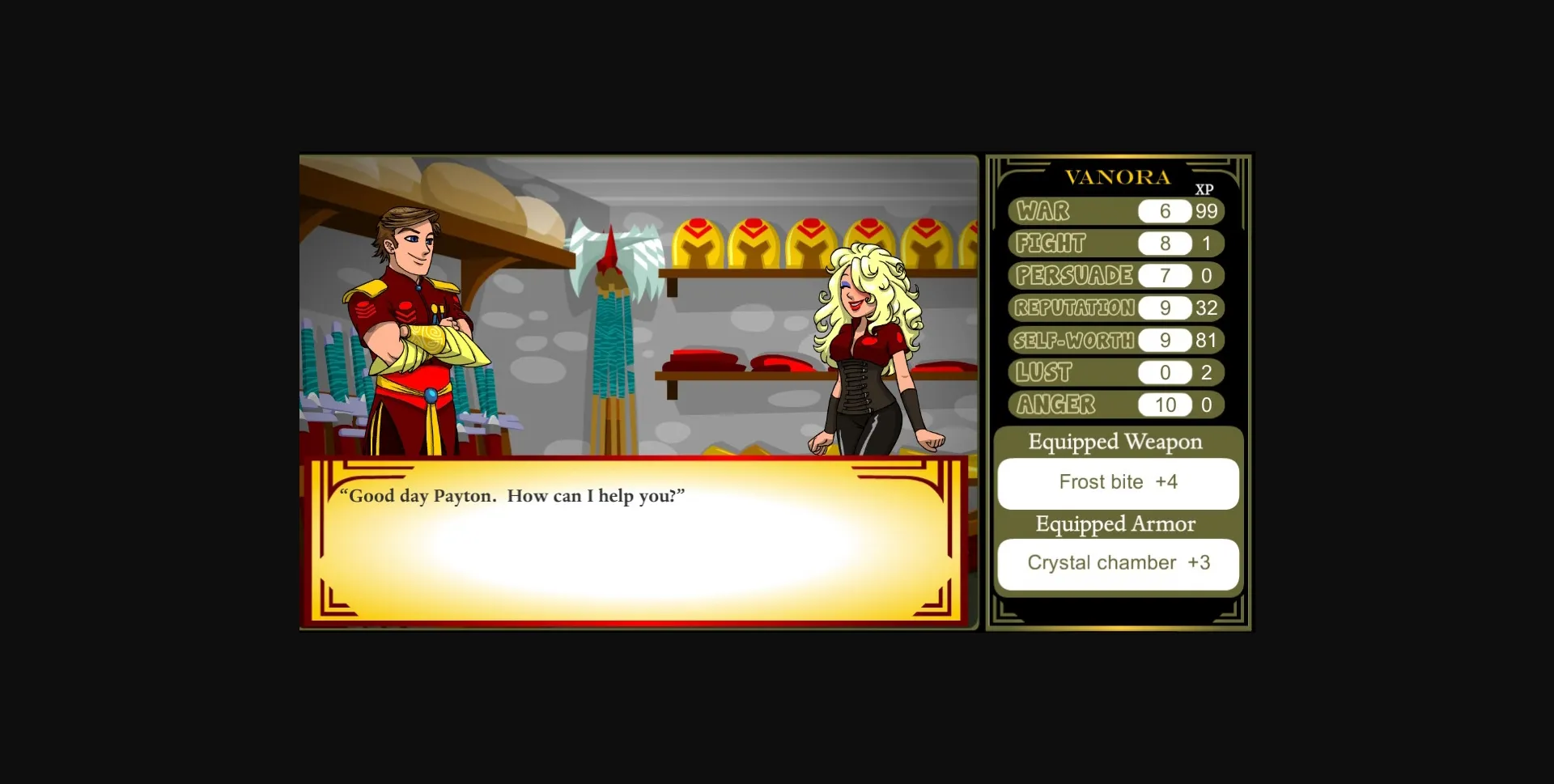Click the Equipped Armor section header

tap(1115, 524)
